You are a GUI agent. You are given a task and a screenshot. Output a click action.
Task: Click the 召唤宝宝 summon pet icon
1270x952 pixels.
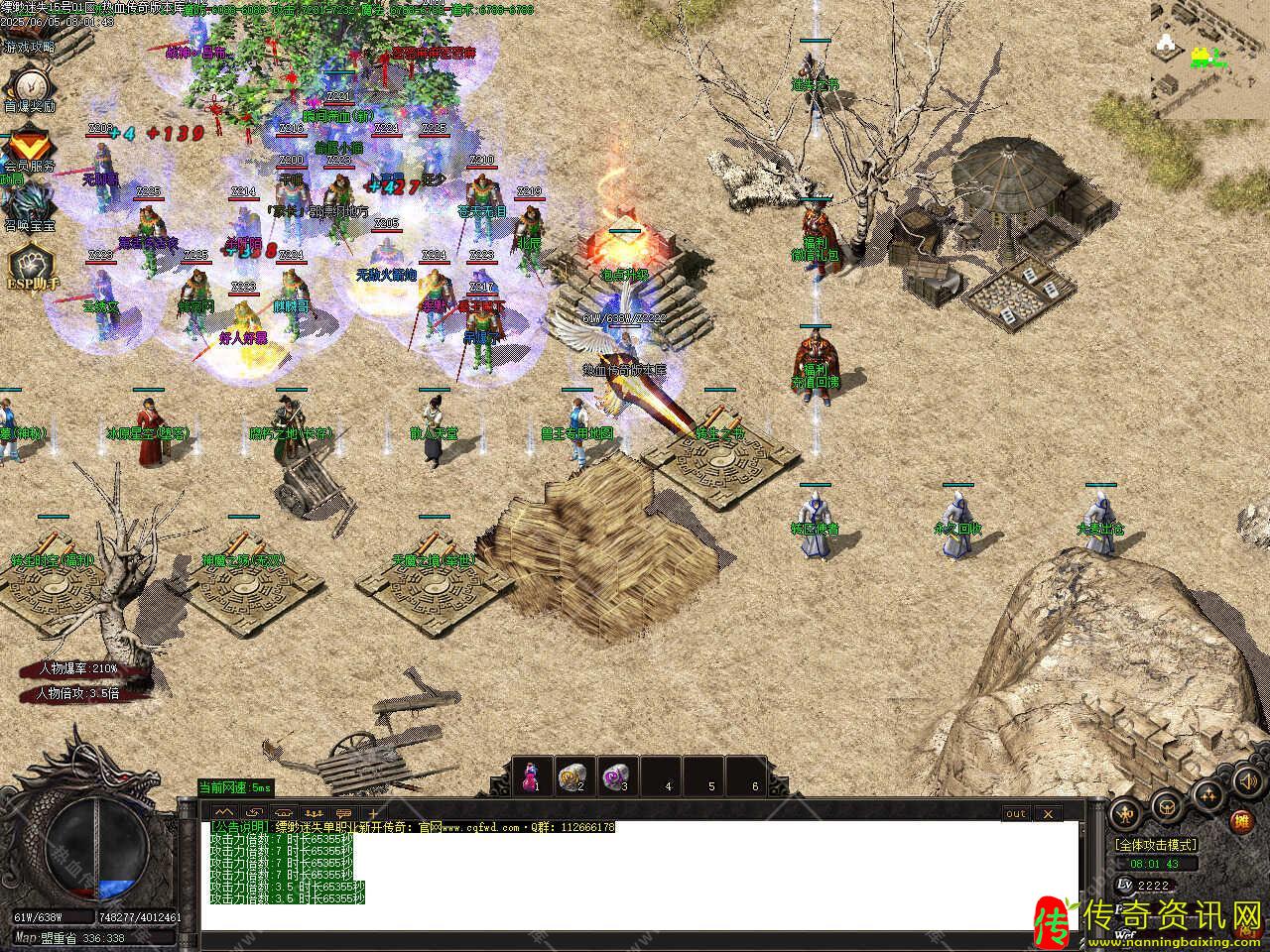pyautogui.click(x=29, y=204)
